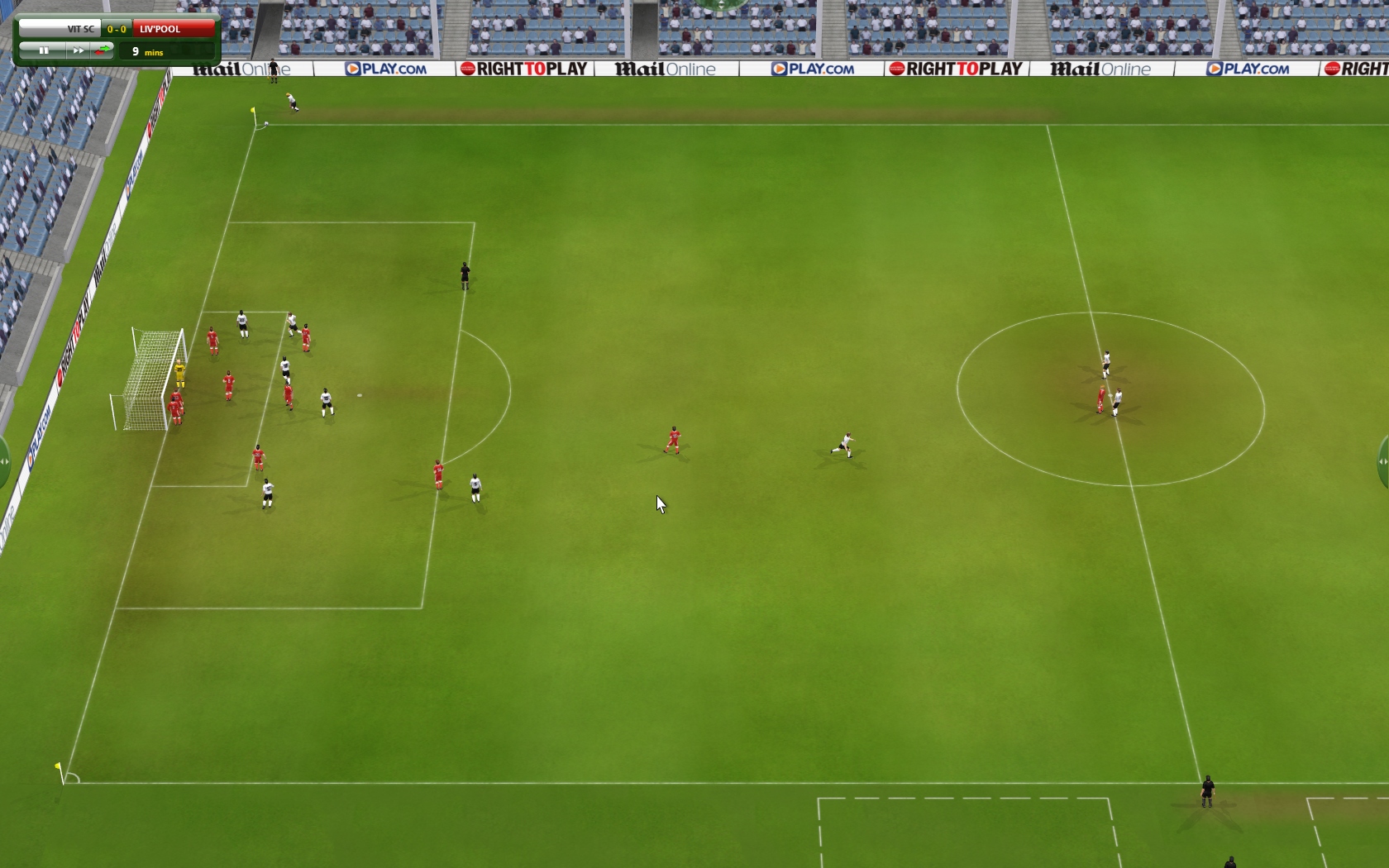Click the red and green substitution arrows icon
The image size is (1389, 868).
click(103, 50)
